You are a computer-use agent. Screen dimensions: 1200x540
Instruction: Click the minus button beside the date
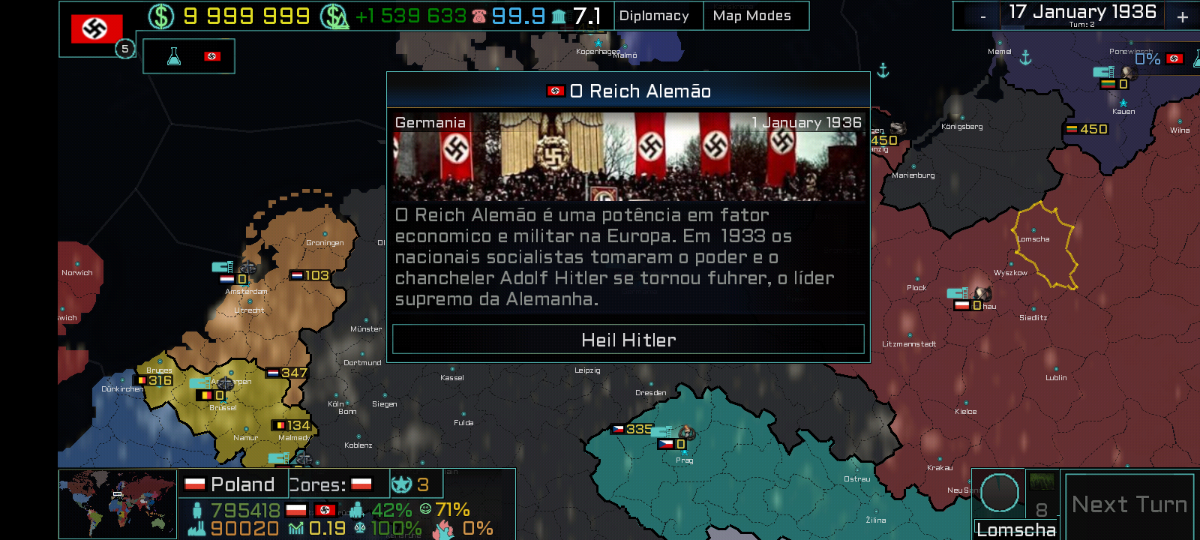click(983, 16)
